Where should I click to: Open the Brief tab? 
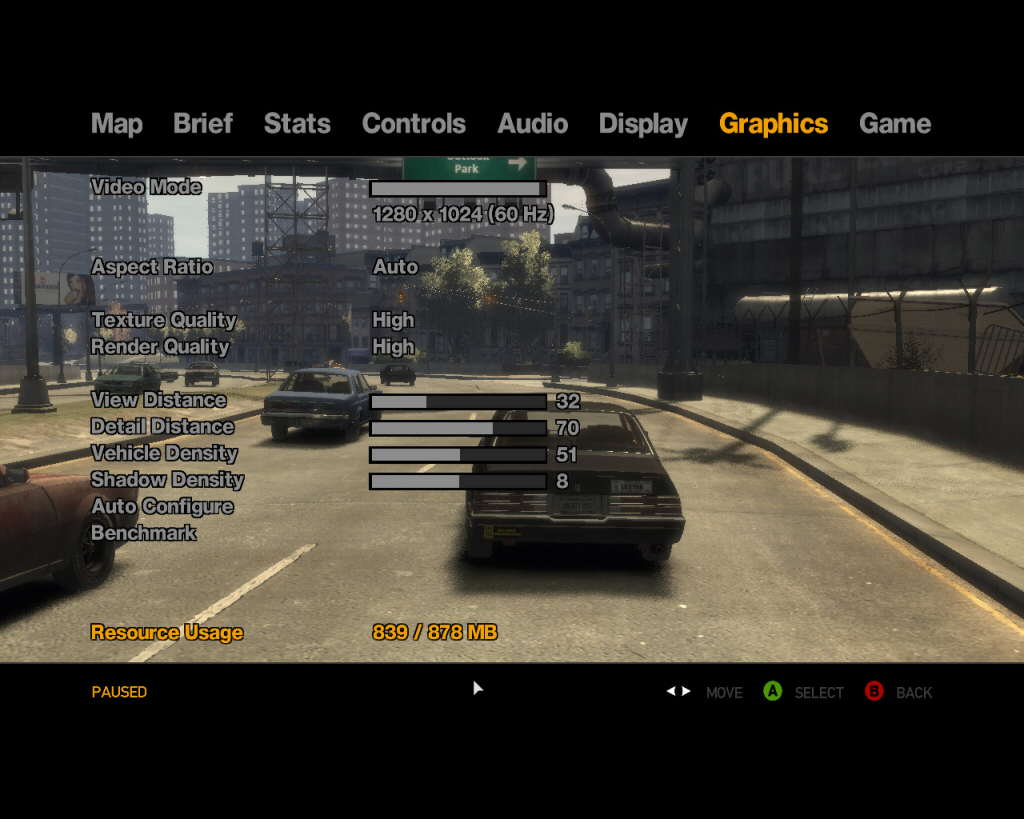click(x=203, y=124)
